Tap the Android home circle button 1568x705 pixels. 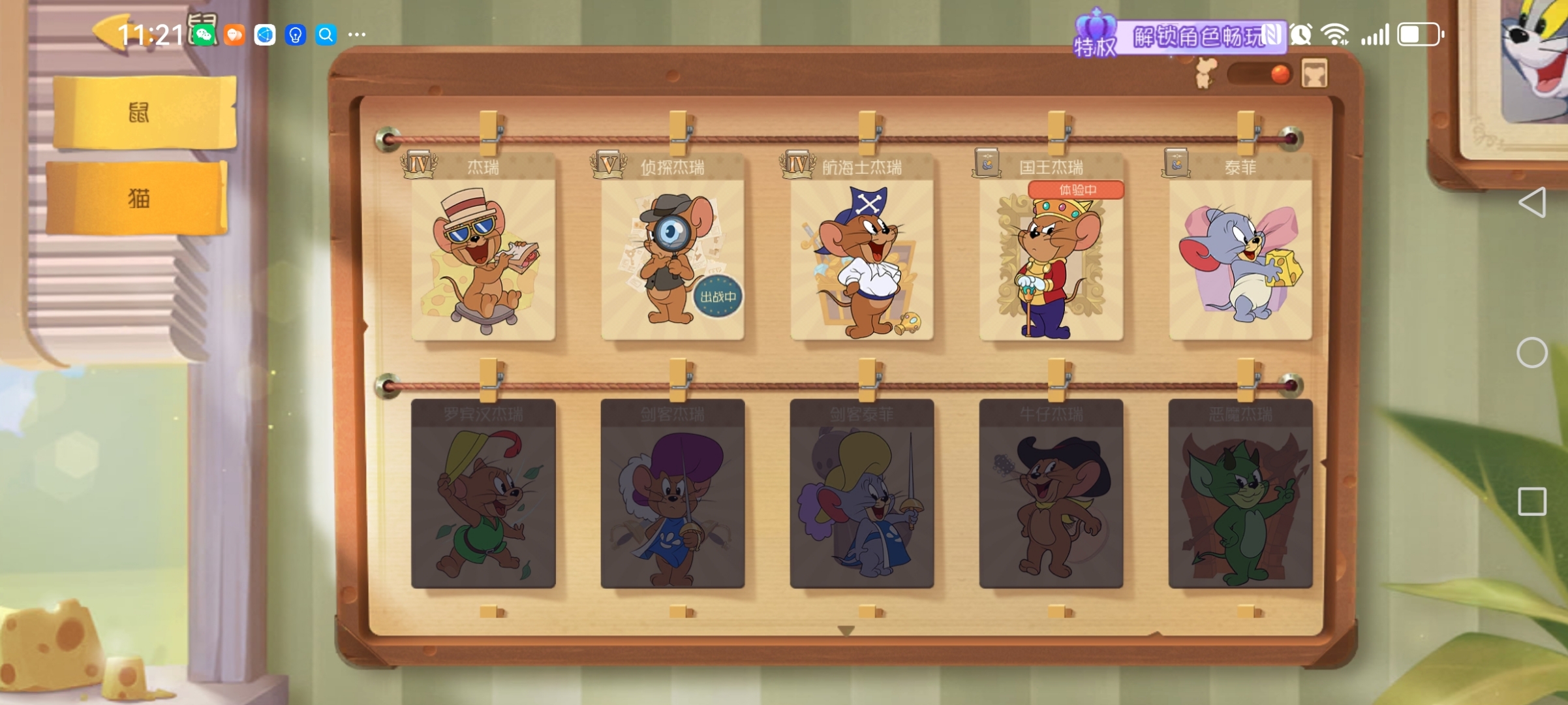point(1531,353)
